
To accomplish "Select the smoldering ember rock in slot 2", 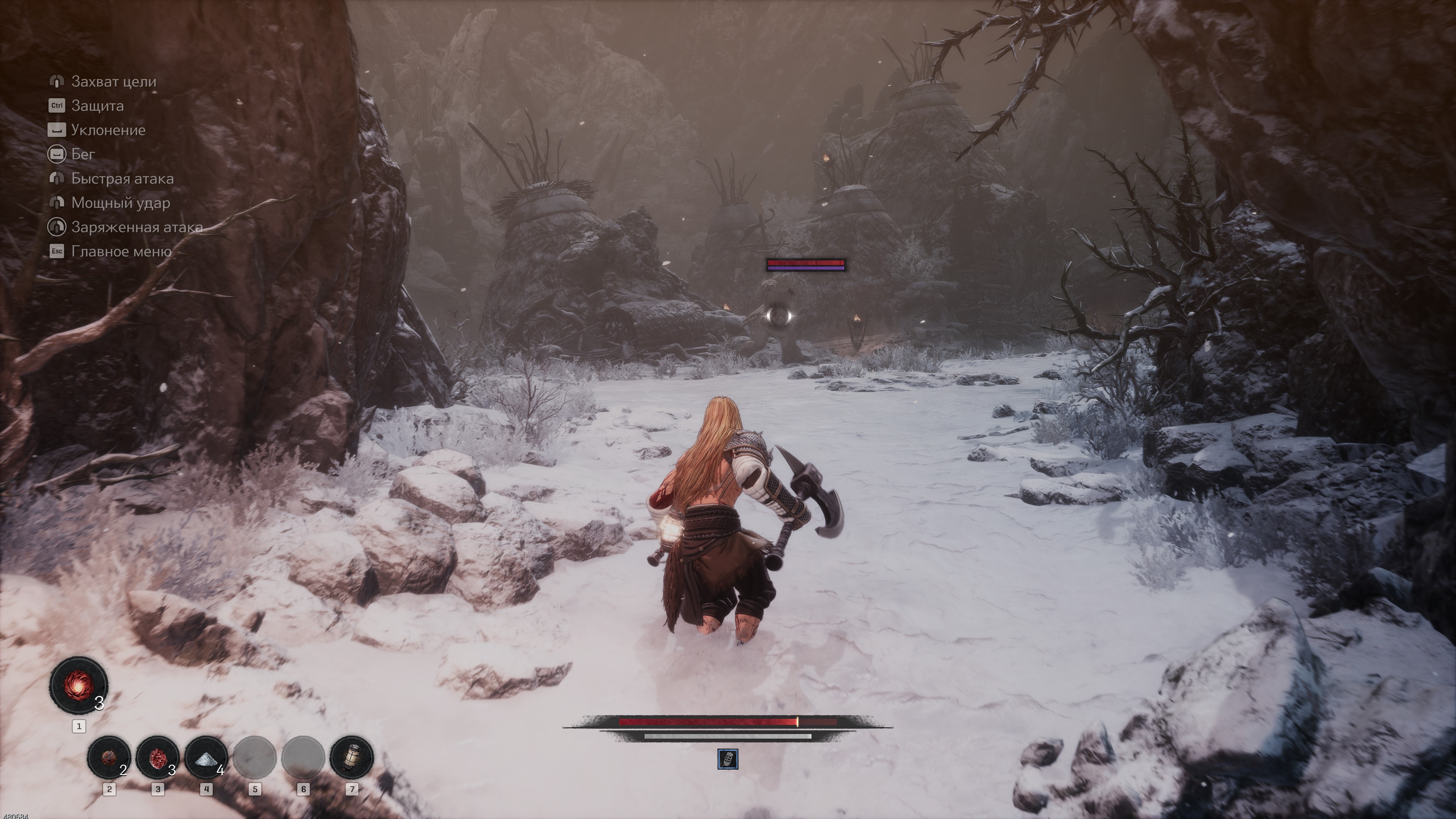I will coord(108,757).
